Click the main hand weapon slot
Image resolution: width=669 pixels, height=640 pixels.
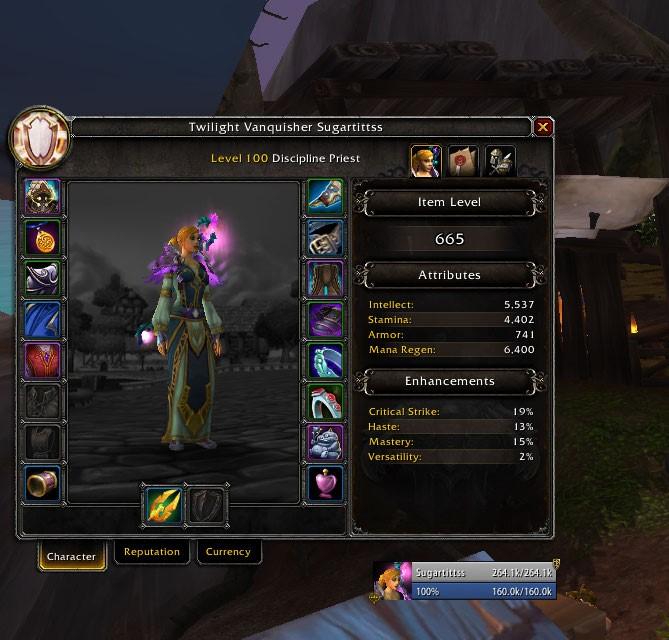point(163,505)
